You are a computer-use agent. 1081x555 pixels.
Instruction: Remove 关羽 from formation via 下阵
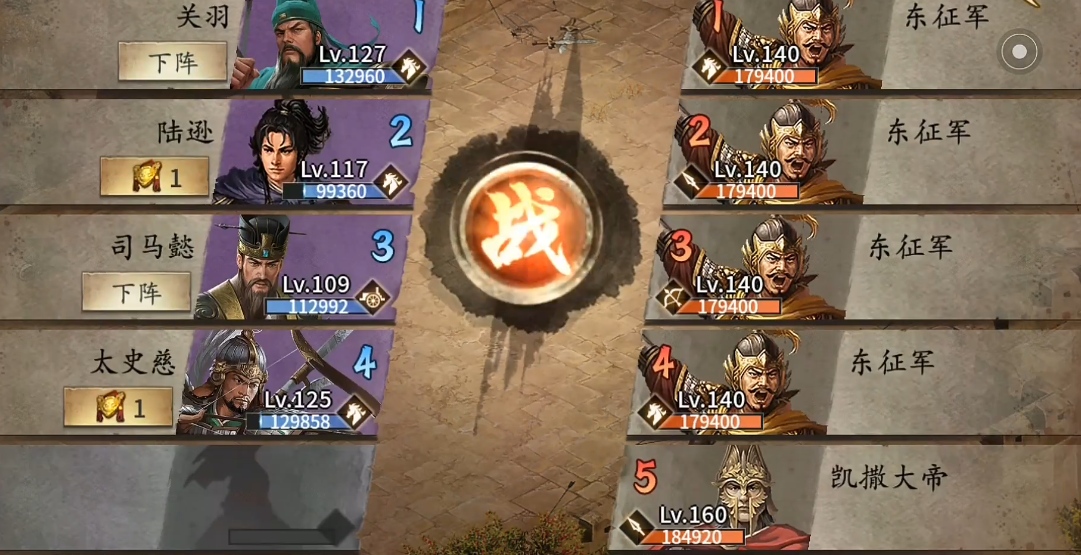[172, 62]
